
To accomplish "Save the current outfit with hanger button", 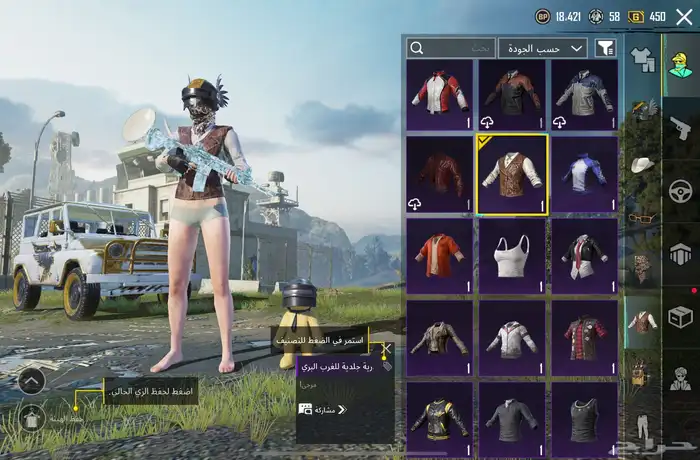I will click(x=31, y=417).
